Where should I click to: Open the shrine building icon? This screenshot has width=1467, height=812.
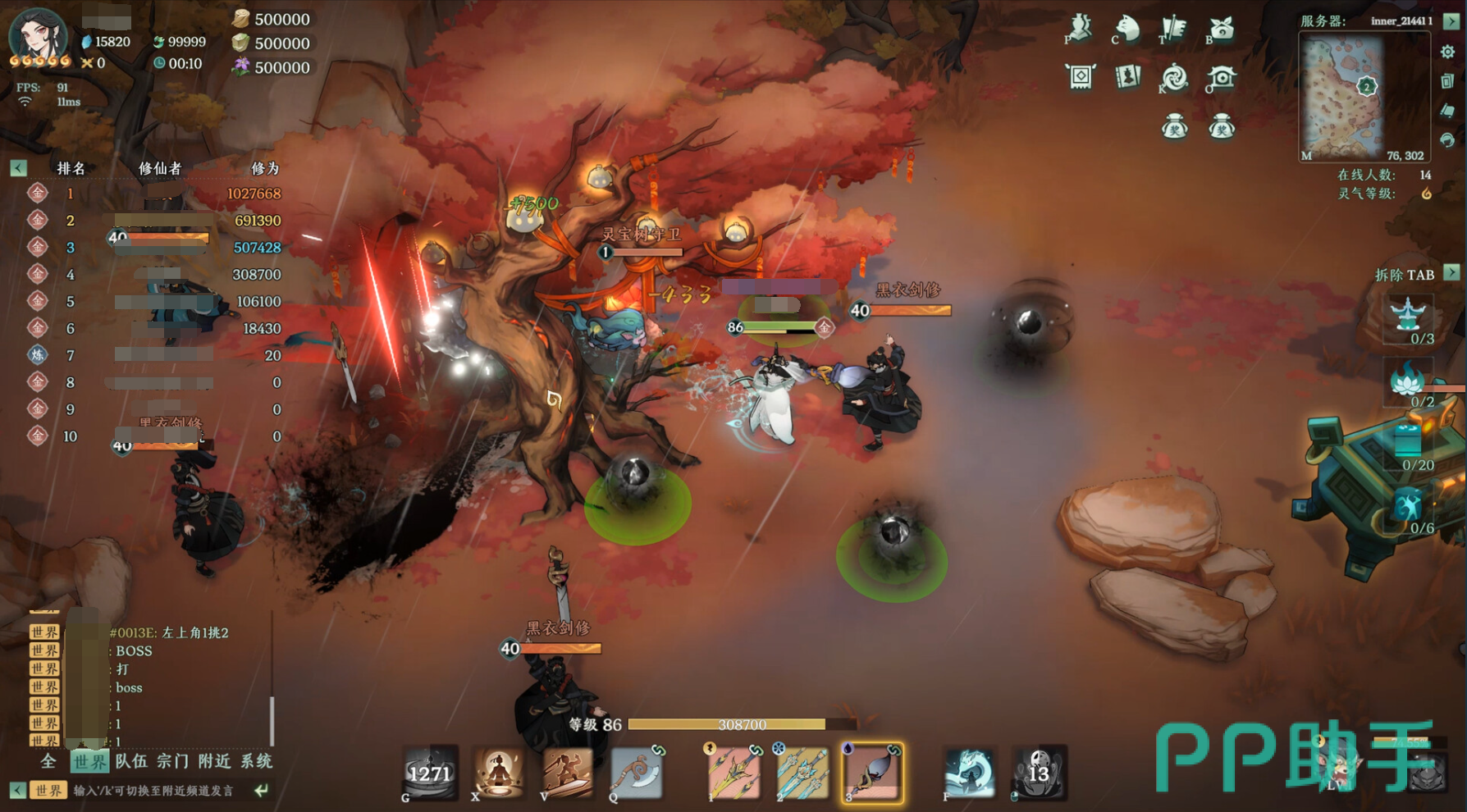(1222, 78)
